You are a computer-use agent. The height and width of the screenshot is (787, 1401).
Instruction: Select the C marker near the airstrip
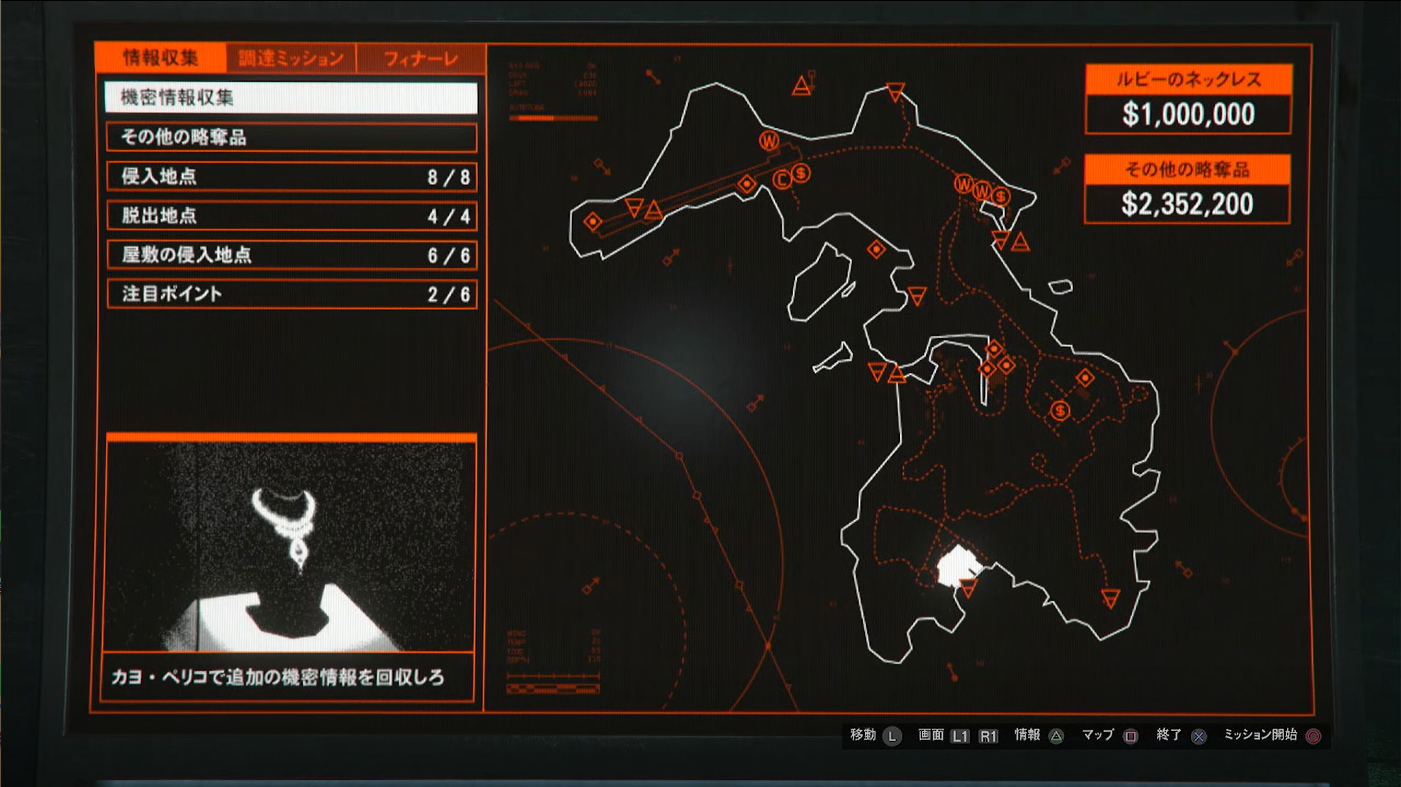(x=782, y=179)
